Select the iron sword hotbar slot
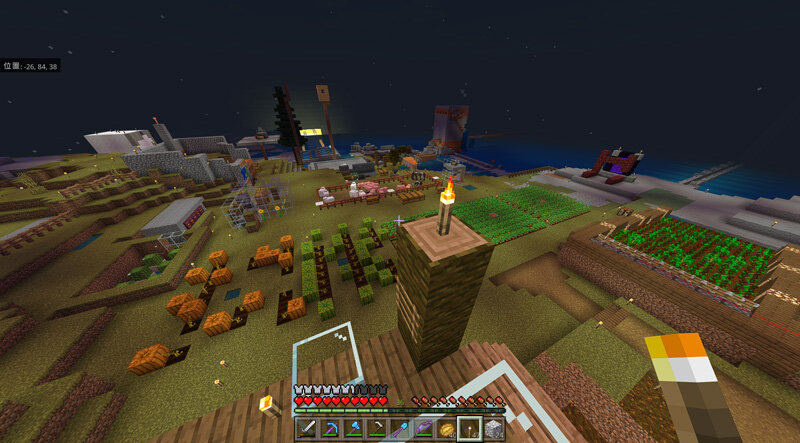 tap(305, 430)
